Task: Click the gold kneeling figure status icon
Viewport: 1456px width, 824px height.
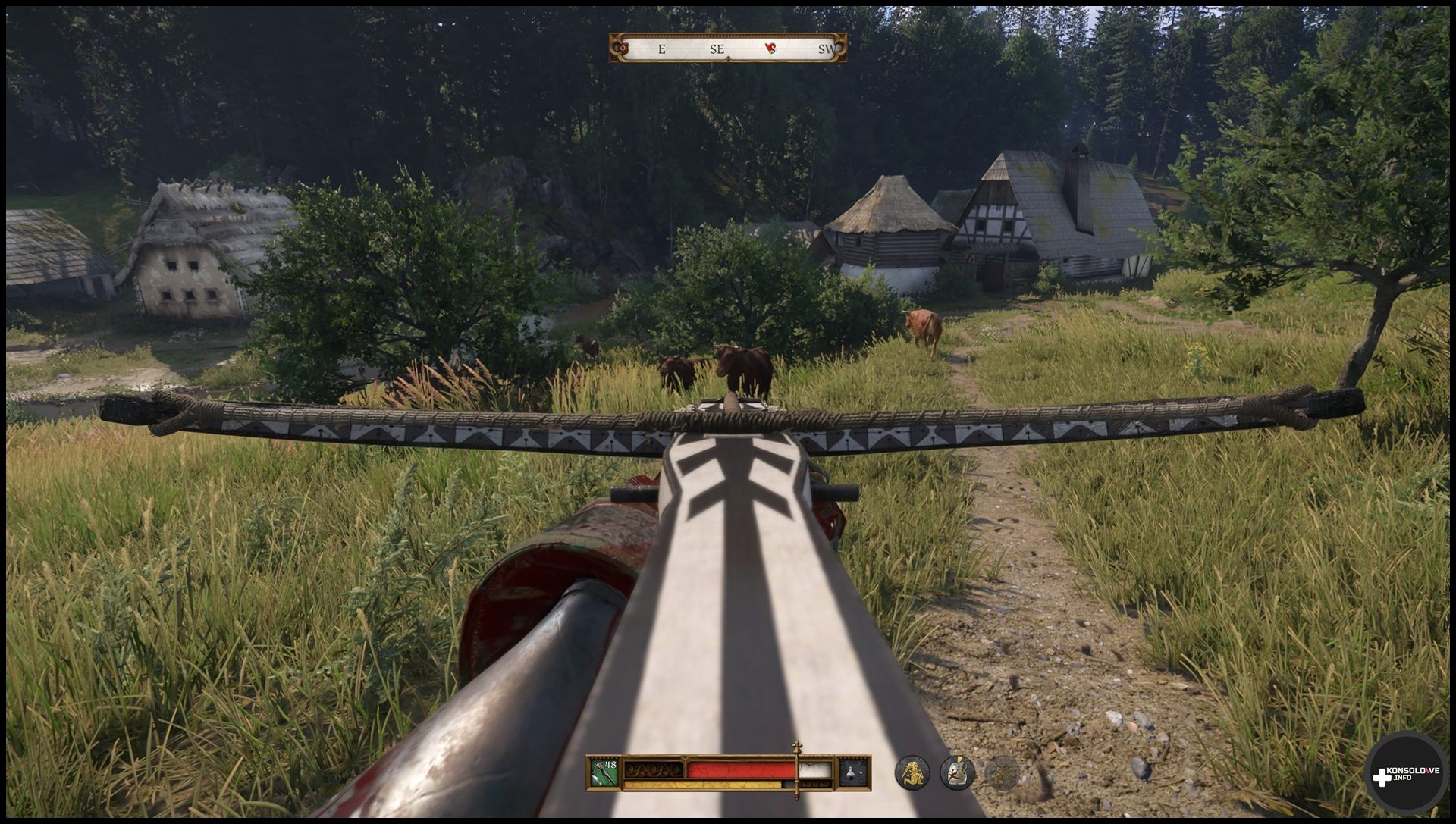Action: coord(912,772)
